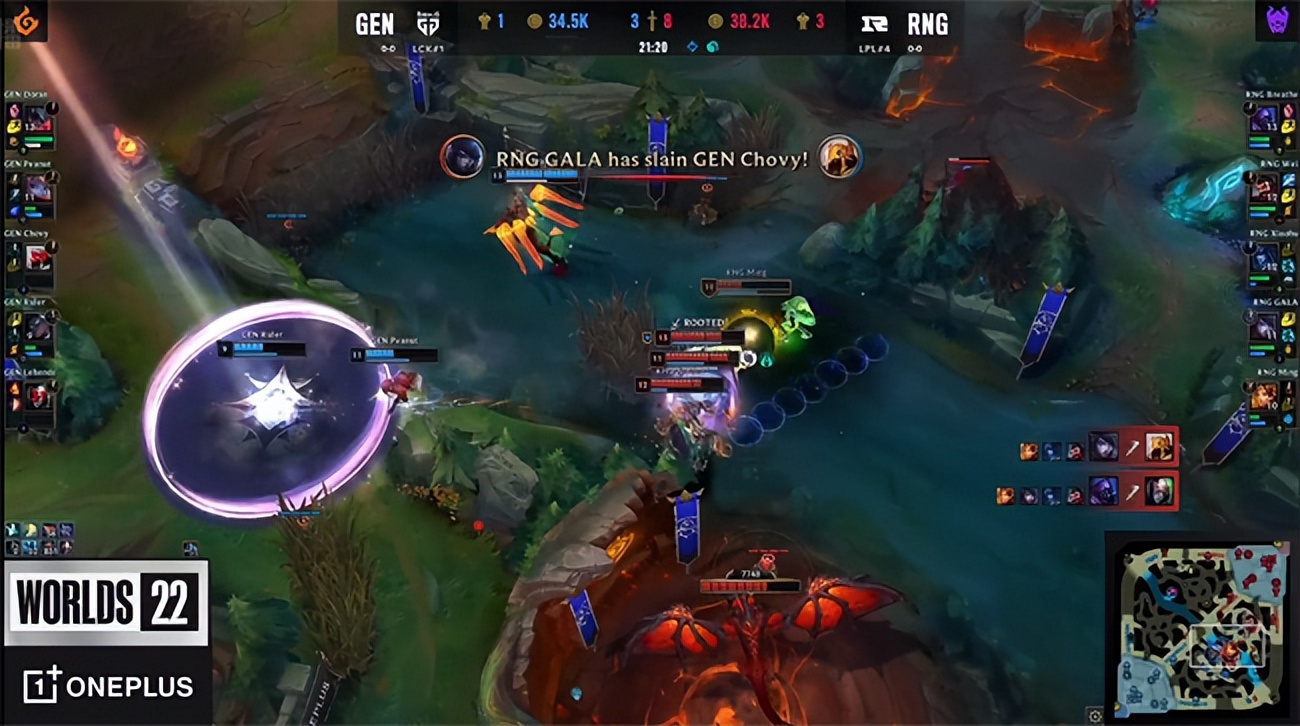Viewport: 1300px width, 726px height.
Task: Click the GEN team logo in scoreboard
Action: click(x=427, y=24)
